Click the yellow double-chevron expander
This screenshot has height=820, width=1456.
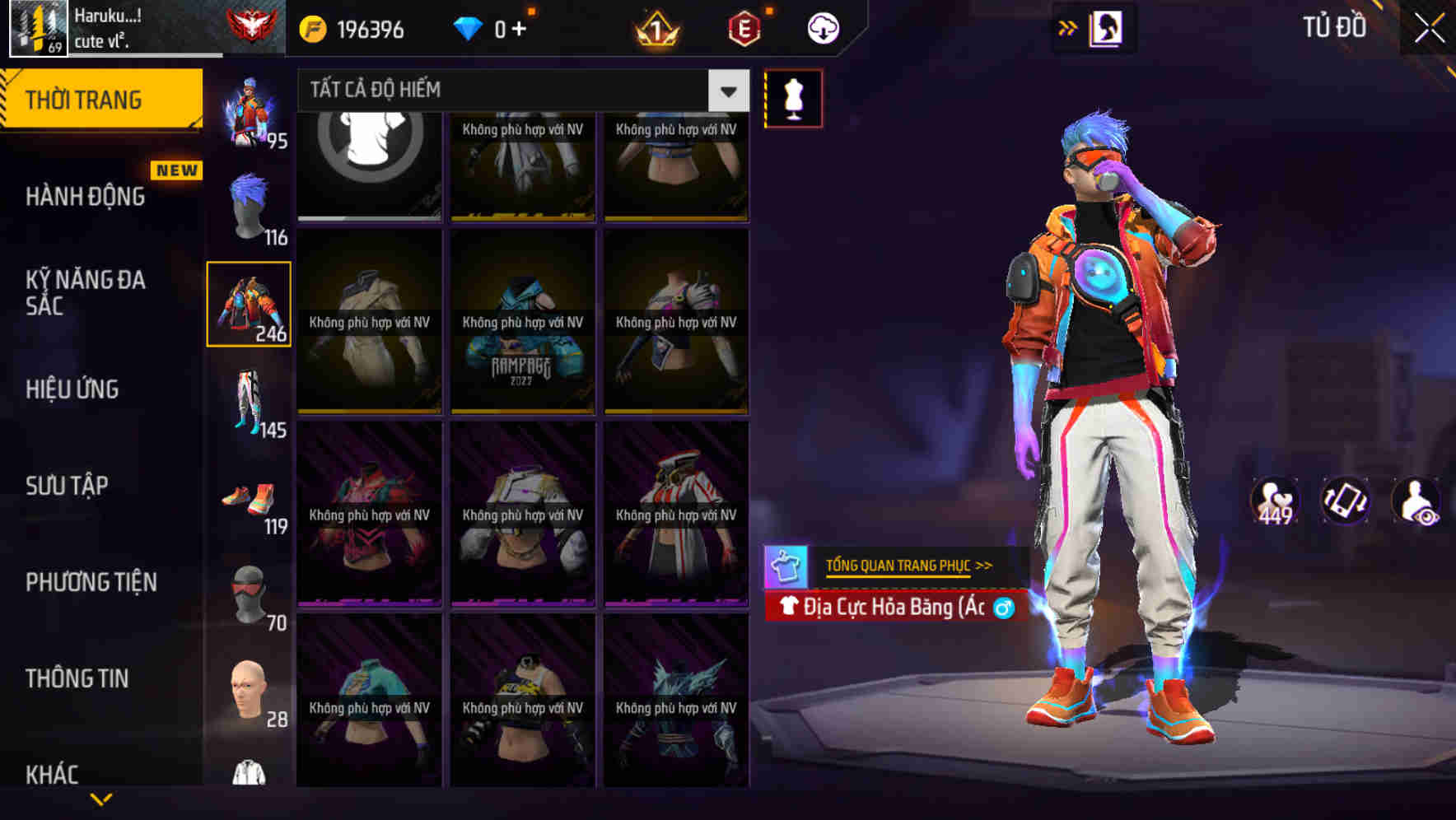[1067, 26]
